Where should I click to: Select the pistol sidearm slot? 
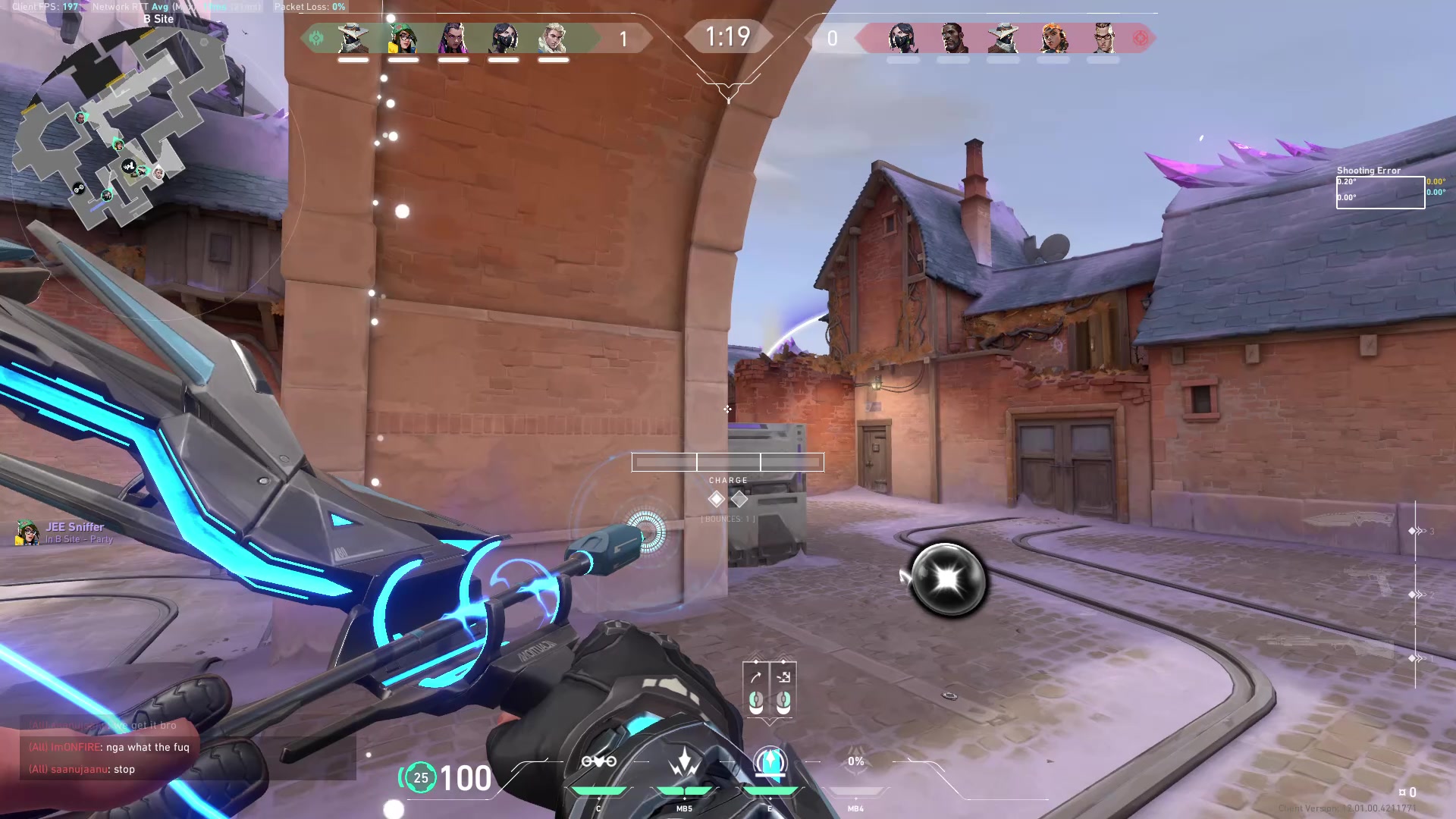(1365, 584)
